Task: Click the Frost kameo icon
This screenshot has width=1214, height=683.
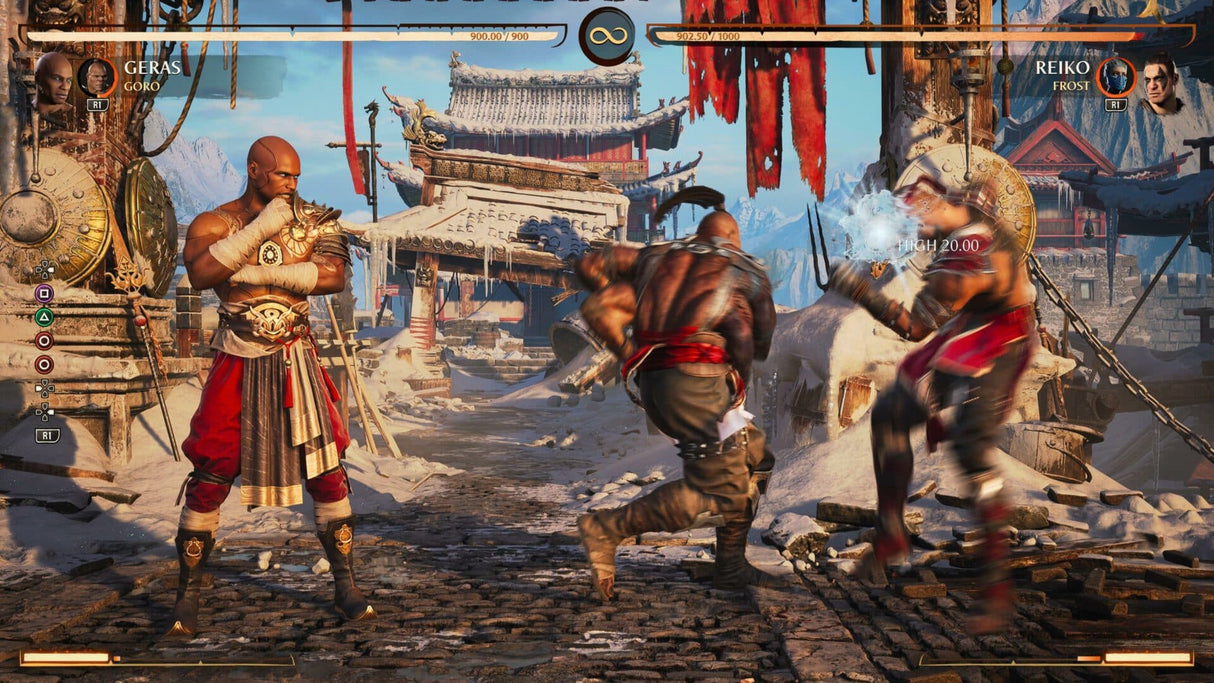Action: pyautogui.click(x=1115, y=77)
